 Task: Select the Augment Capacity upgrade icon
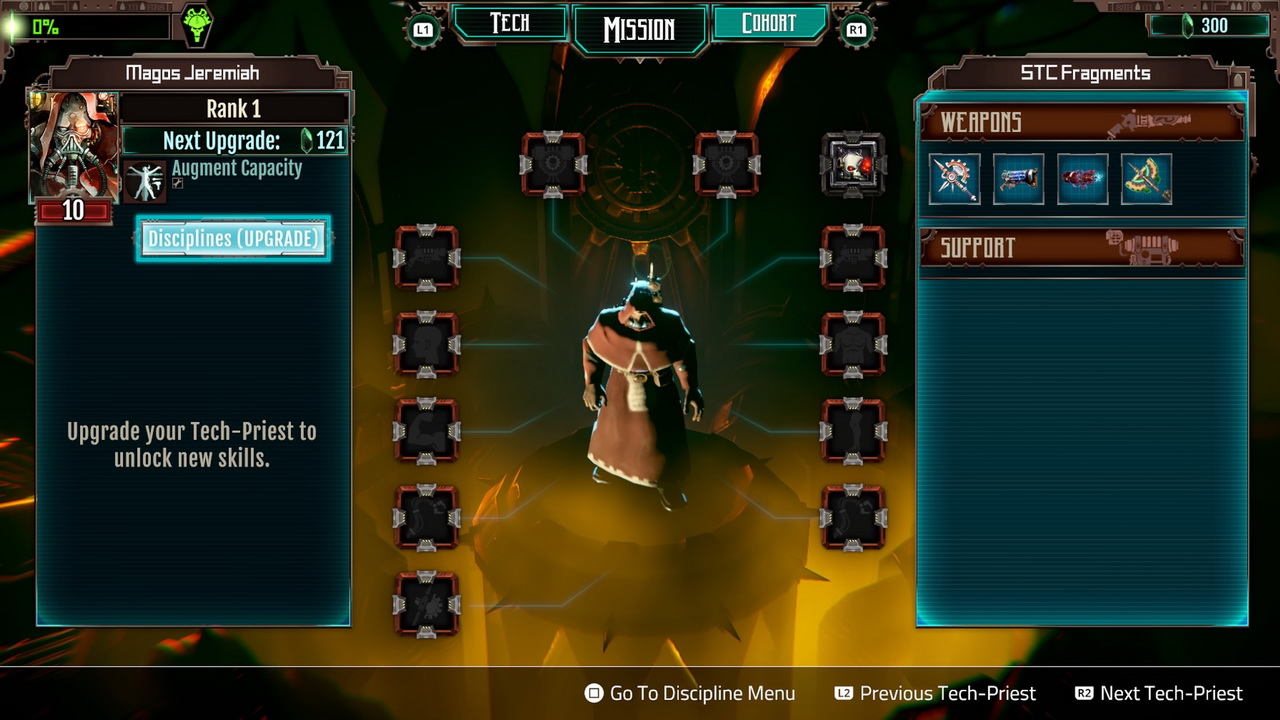(145, 180)
